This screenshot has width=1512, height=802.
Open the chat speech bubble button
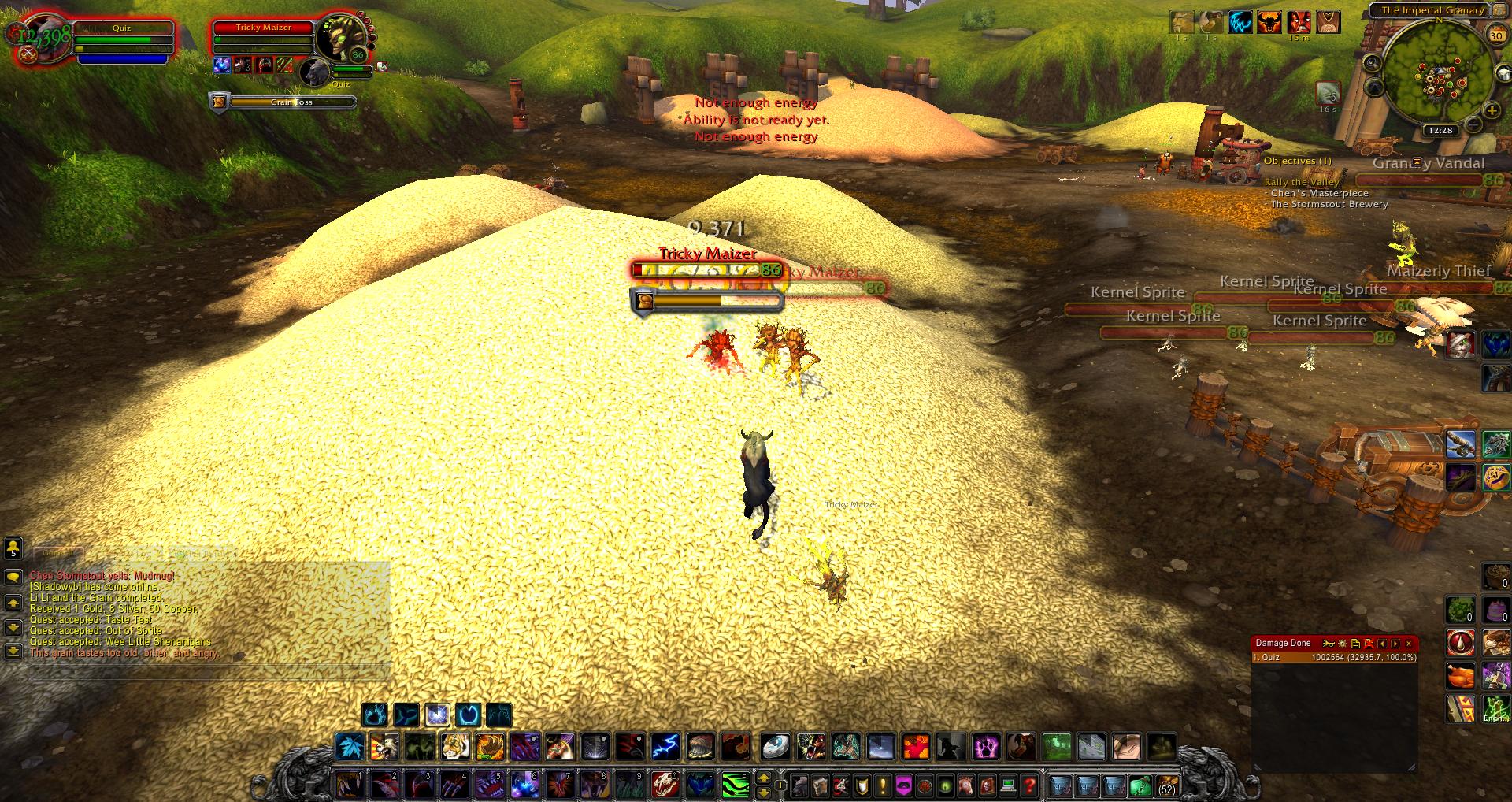tap(13, 577)
